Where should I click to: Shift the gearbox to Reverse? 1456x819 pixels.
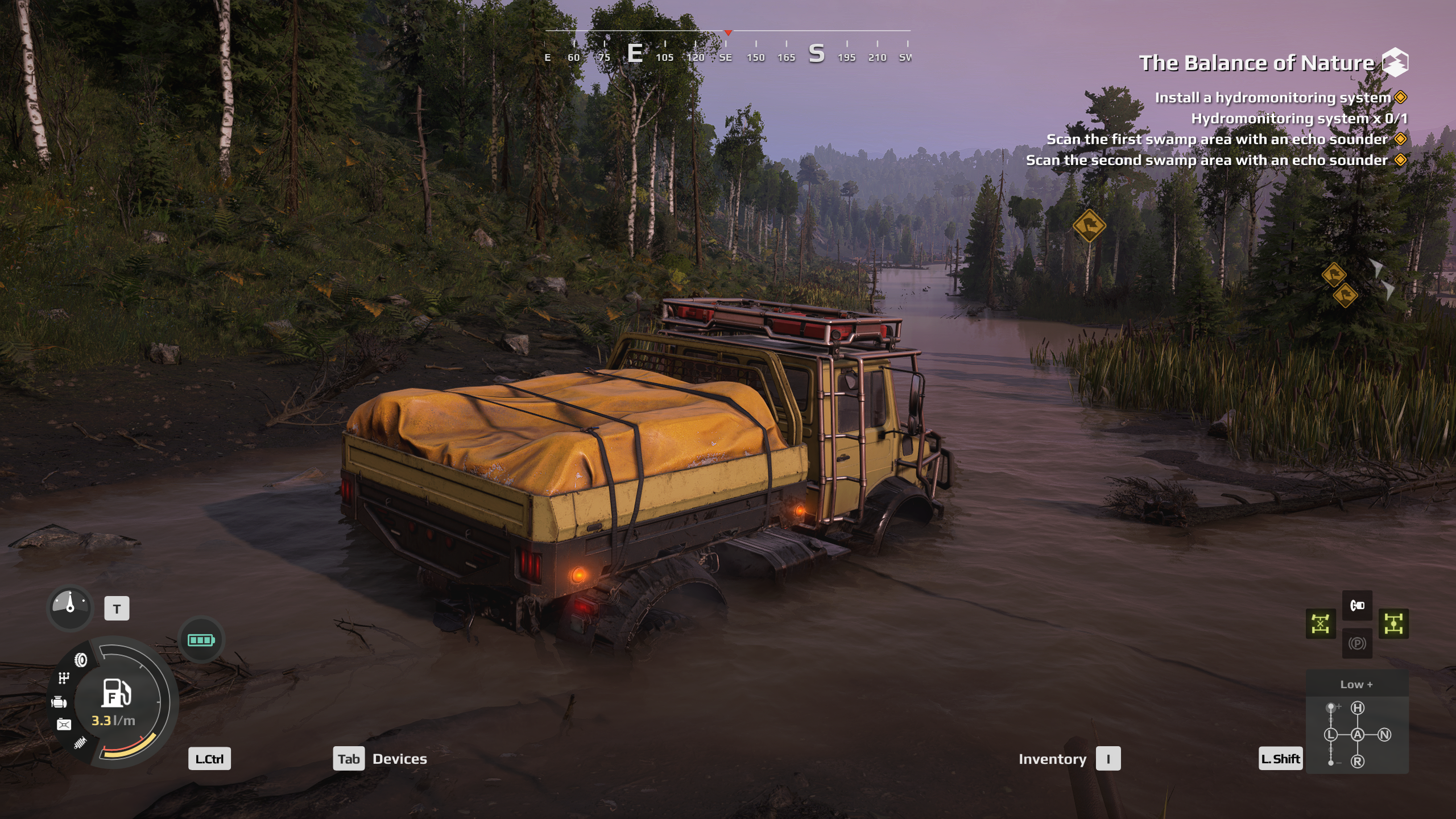point(1358,762)
